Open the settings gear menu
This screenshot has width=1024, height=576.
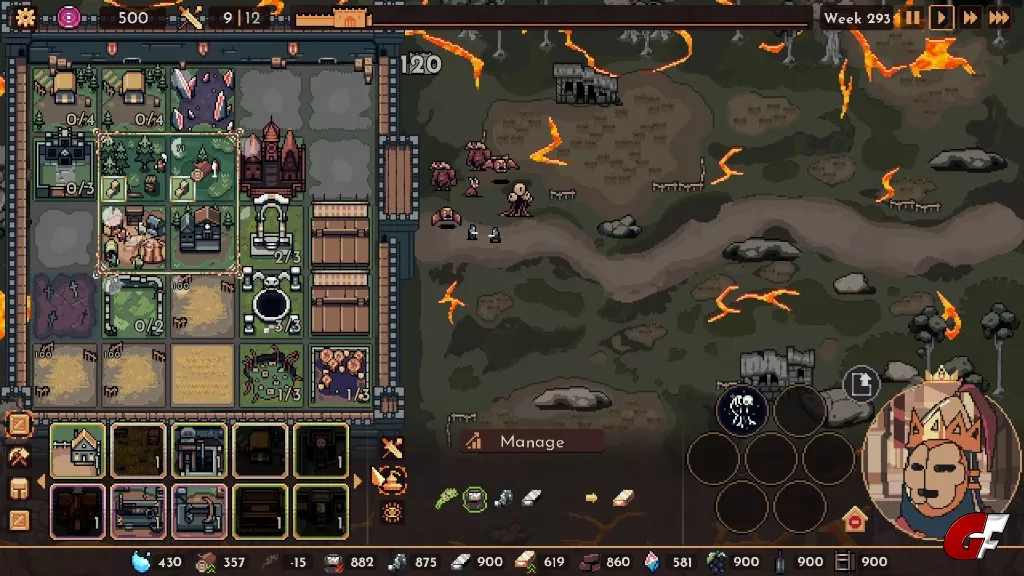click(25, 17)
